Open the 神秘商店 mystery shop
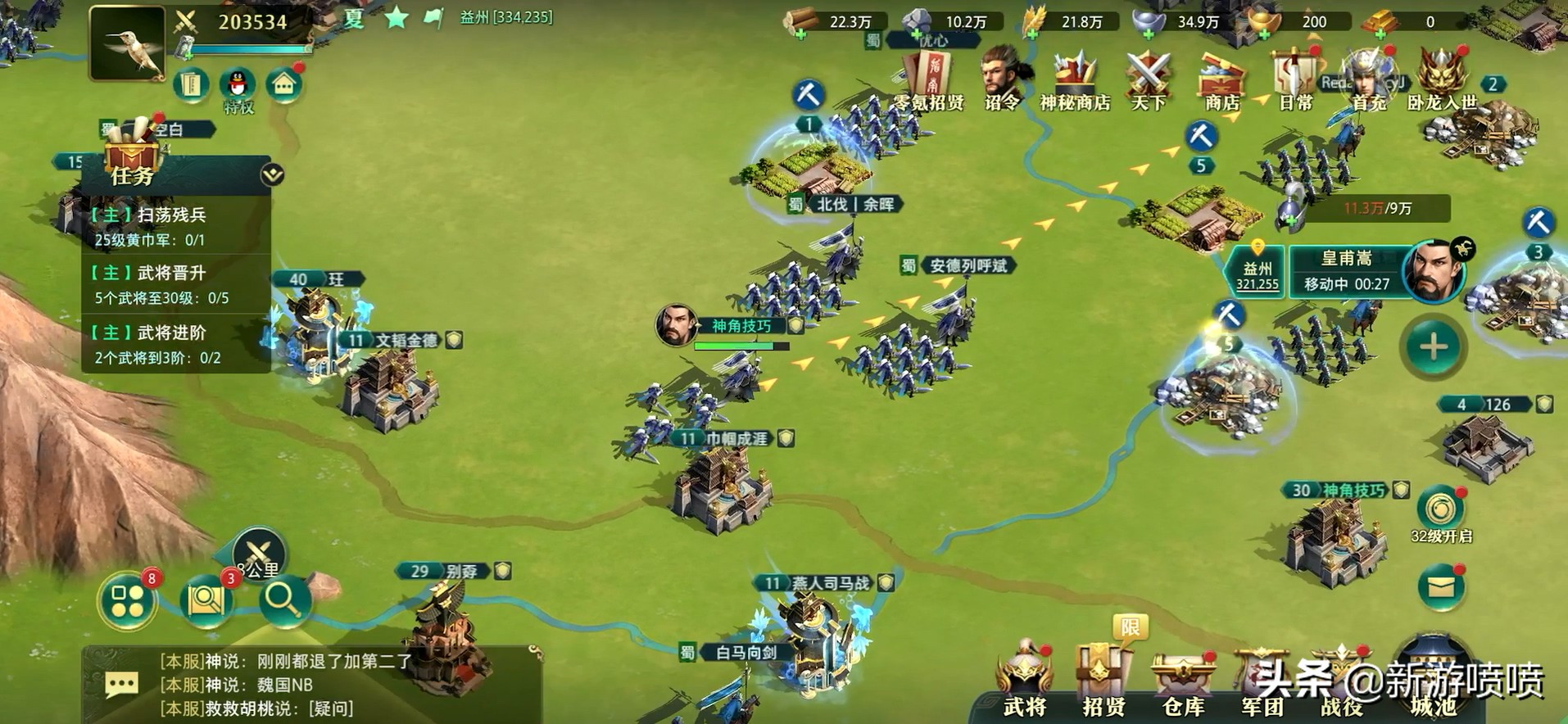Image resolution: width=1568 pixels, height=724 pixels. (1075, 80)
